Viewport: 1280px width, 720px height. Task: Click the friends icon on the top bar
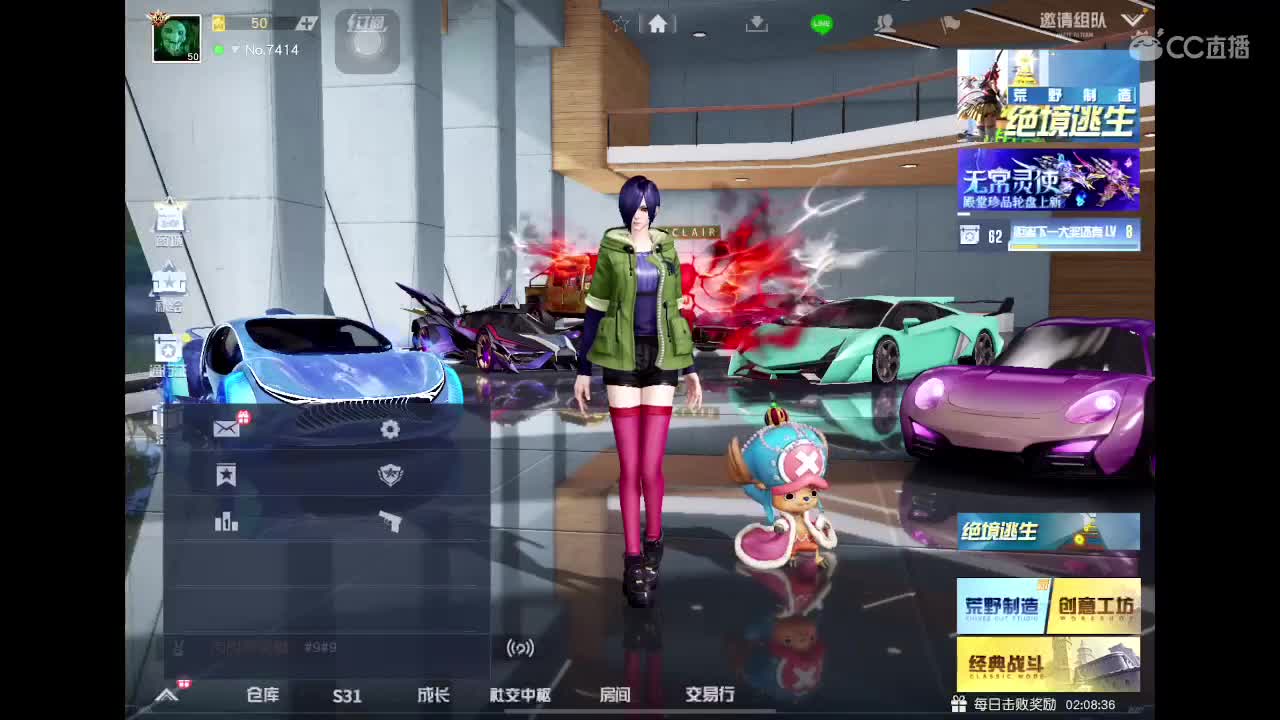pyautogui.click(x=884, y=22)
